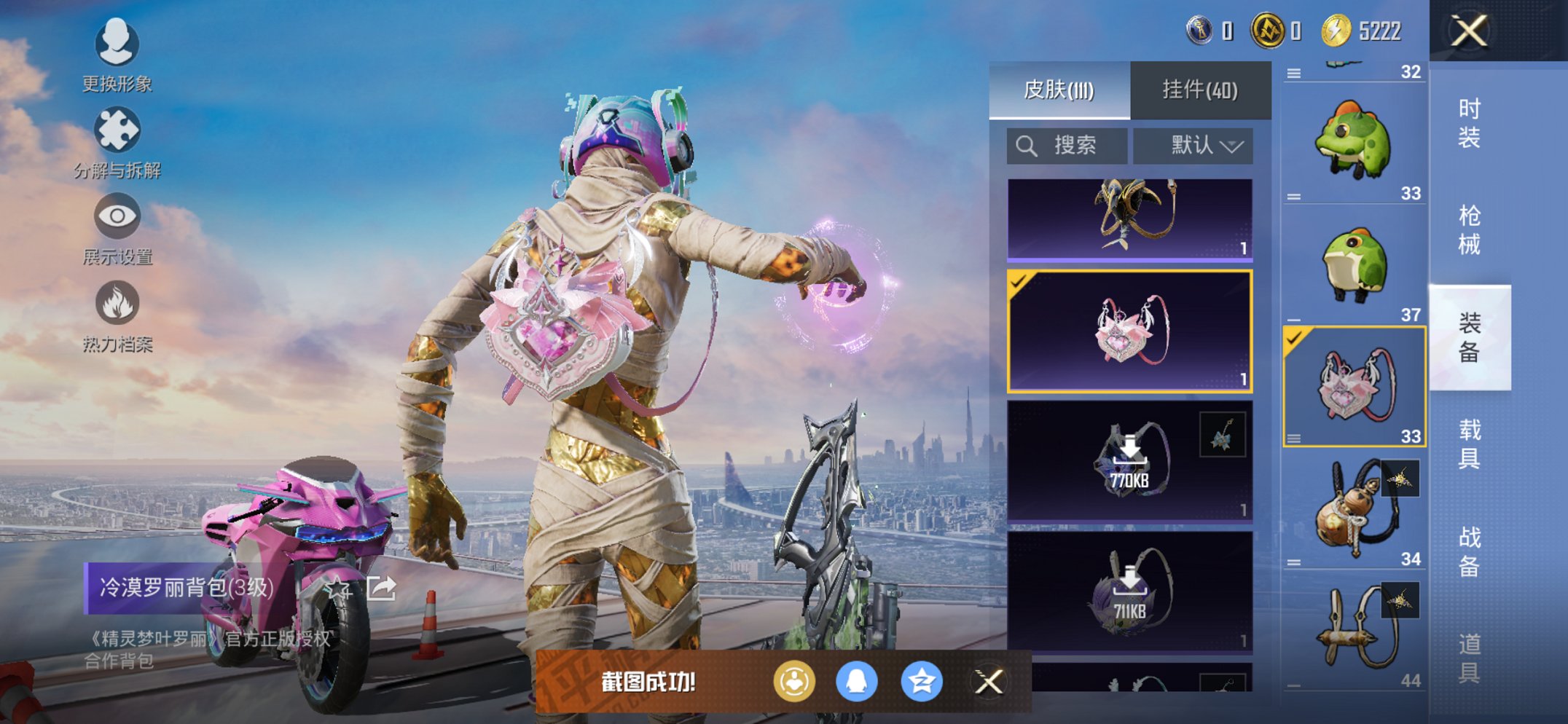Select the dark gold backpack skin tile
1568x724 pixels.
point(1129,219)
